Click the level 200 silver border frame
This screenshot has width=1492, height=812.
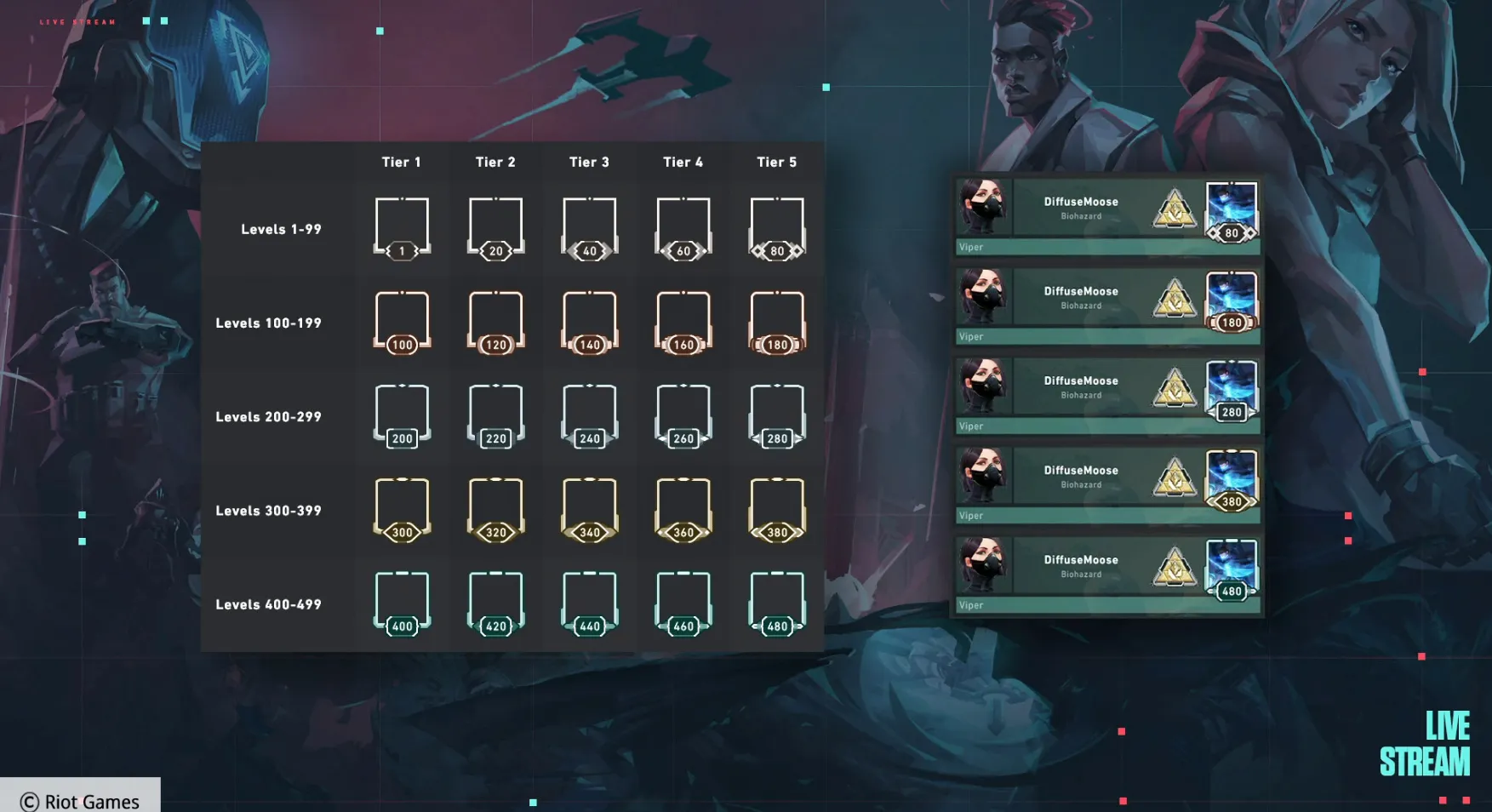point(402,415)
